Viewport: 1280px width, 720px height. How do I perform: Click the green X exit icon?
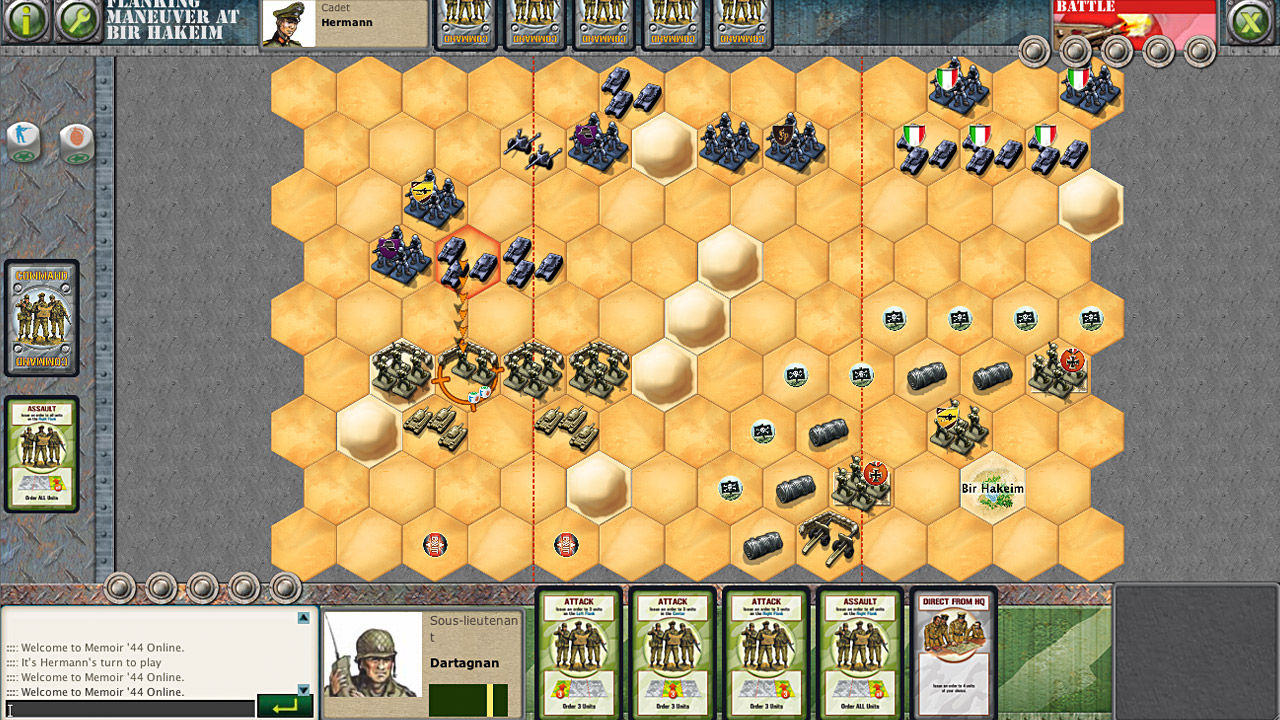(x=1251, y=20)
